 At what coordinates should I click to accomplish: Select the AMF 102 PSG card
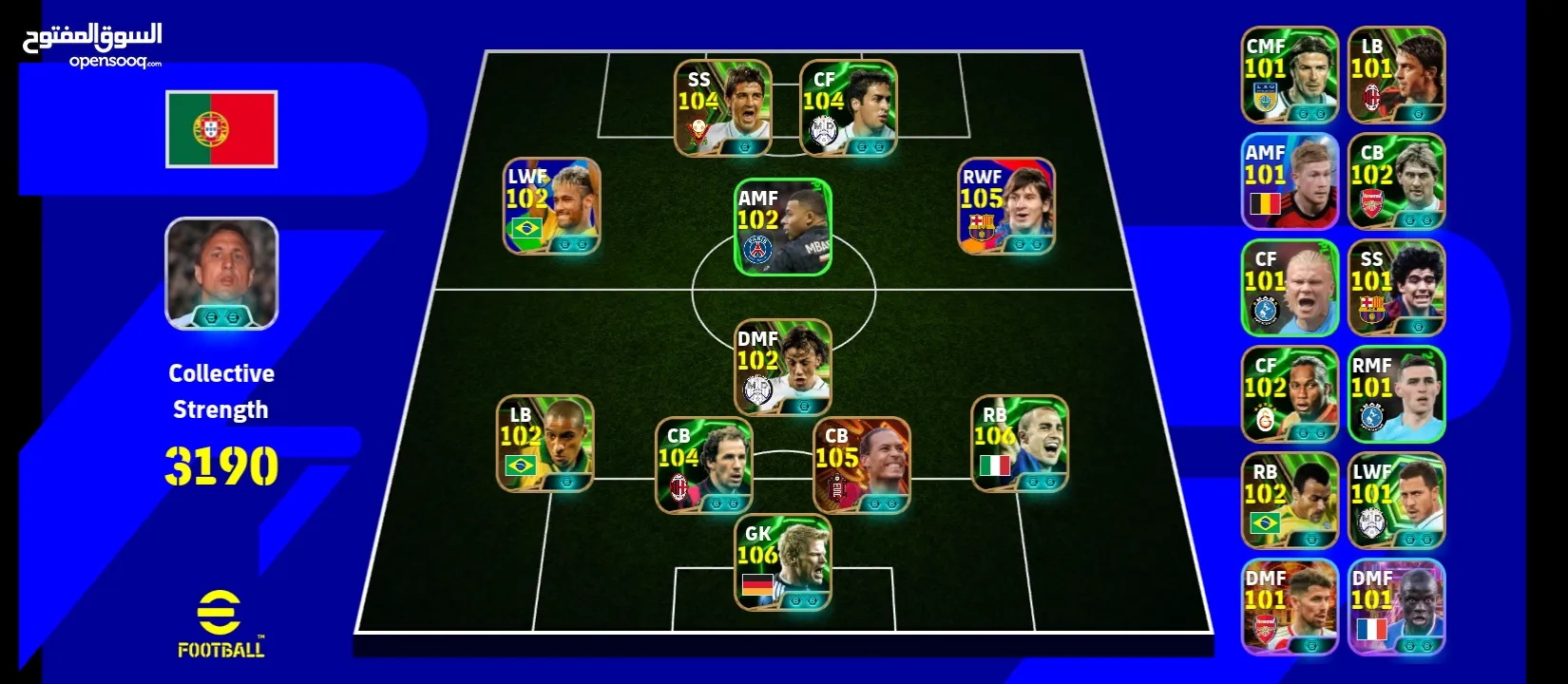click(x=783, y=228)
